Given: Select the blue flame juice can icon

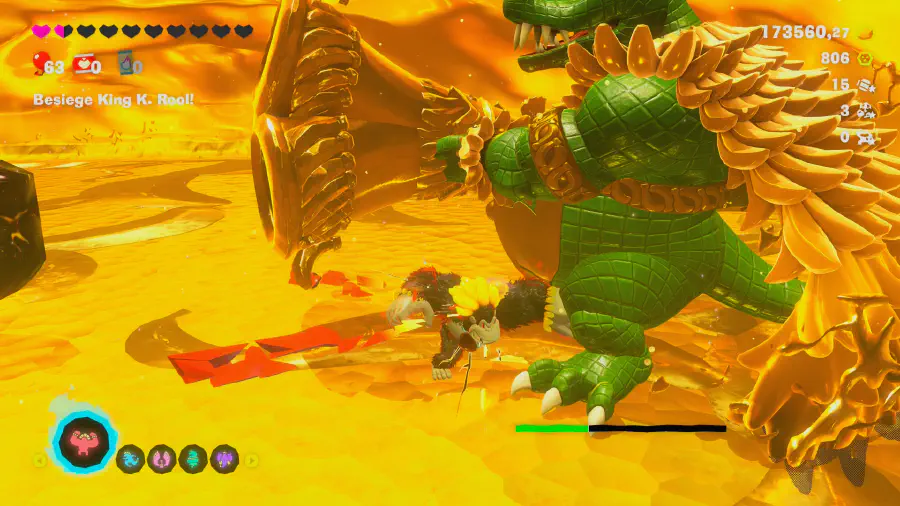Looking at the screenshot, I should point(125,66).
